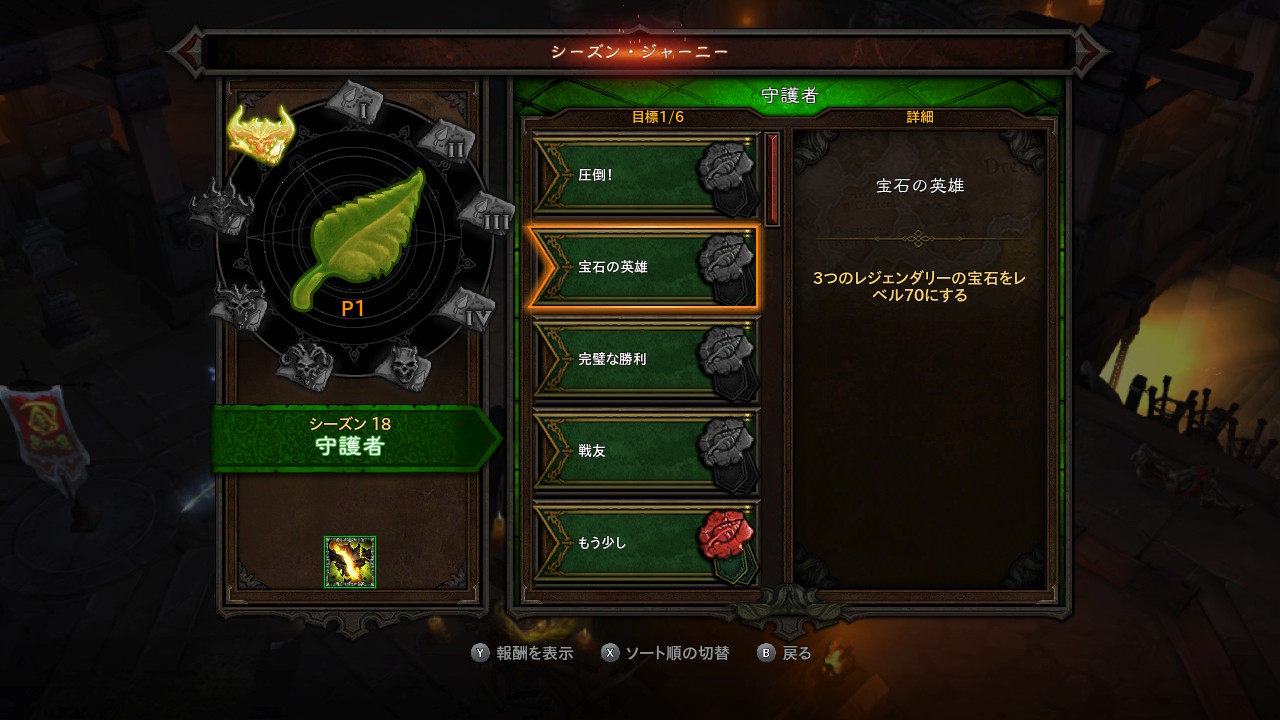Choose the 宝石の英雄 objective
This screenshot has height=720, width=1280.
coord(642,267)
